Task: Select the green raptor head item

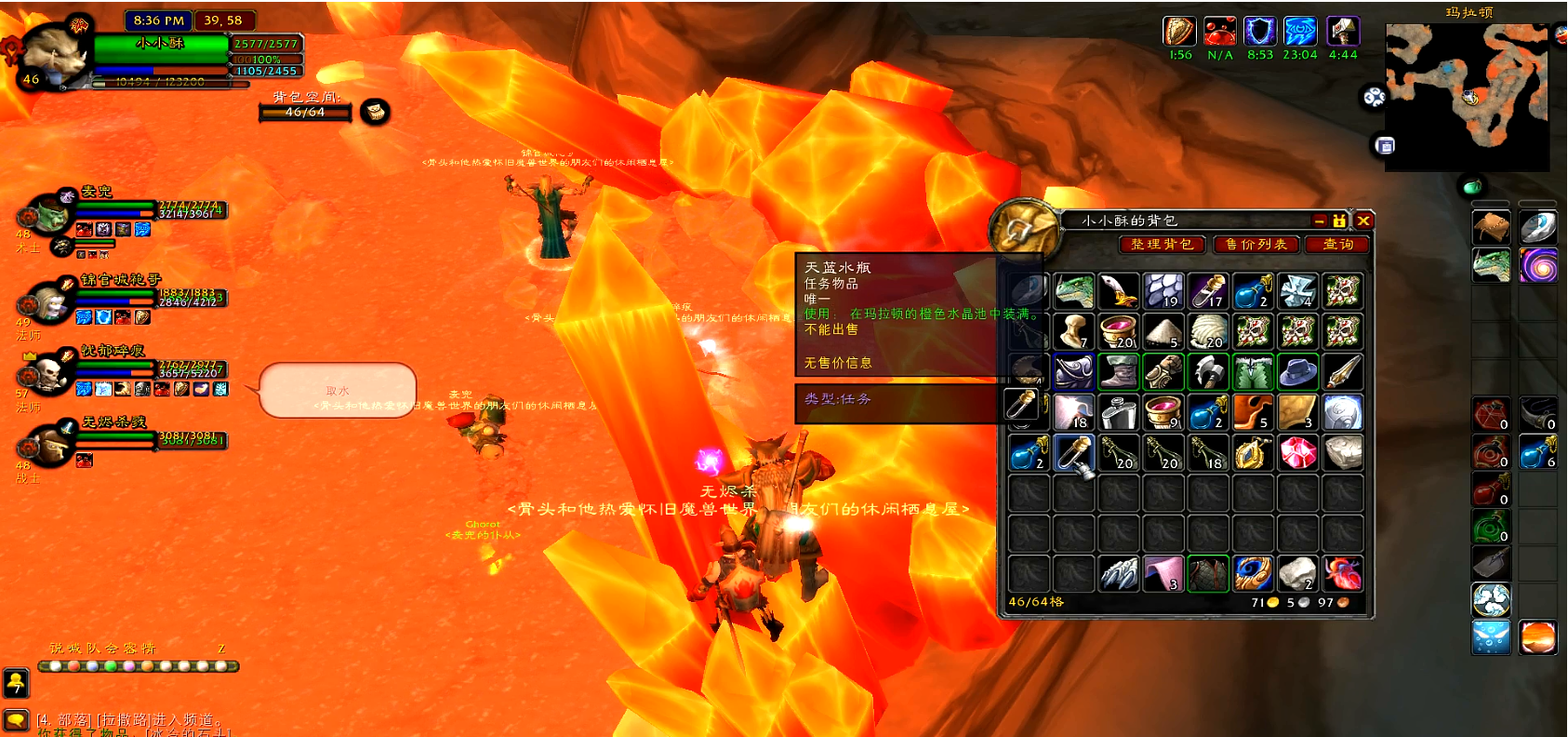Action: tap(1073, 291)
